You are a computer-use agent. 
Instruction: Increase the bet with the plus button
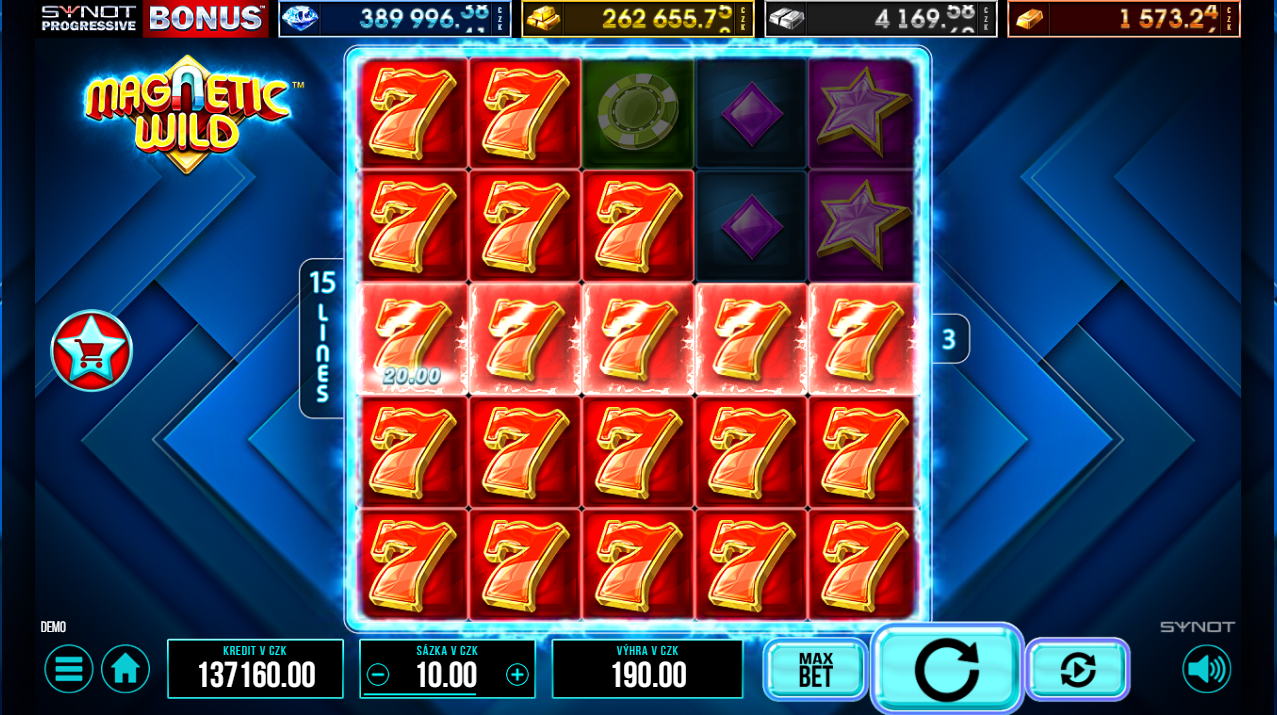pyautogui.click(x=517, y=675)
